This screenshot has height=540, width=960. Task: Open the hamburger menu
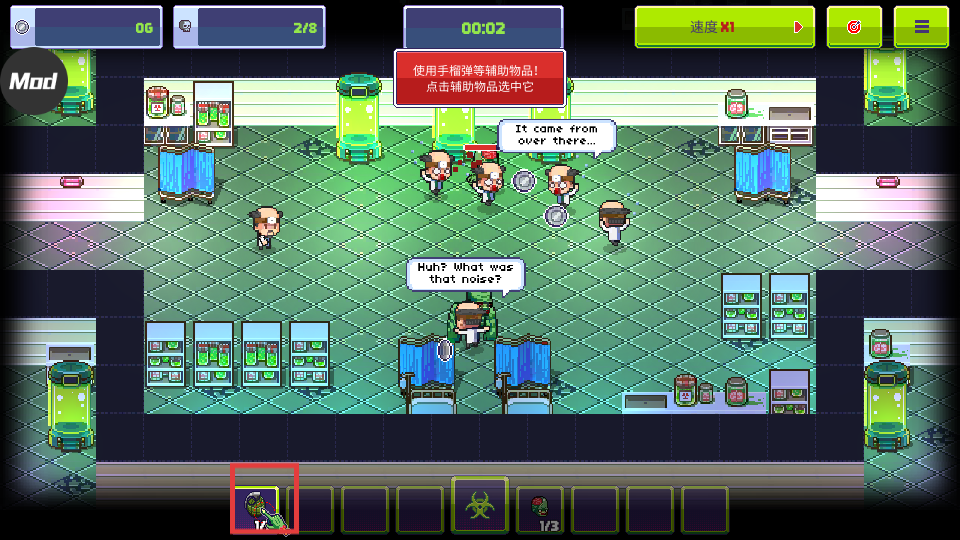click(x=921, y=27)
